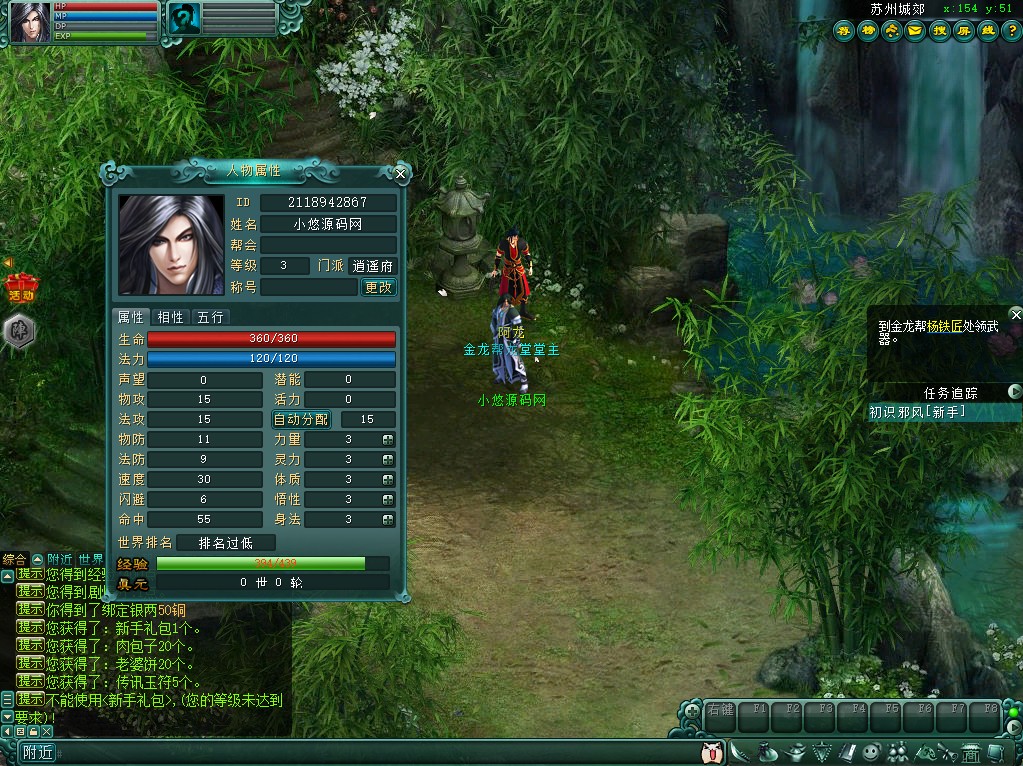The width and height of the screenshot is (1023, 766).
Task: Add a point to 灵力 spirit
Action: tap(388, 459)
